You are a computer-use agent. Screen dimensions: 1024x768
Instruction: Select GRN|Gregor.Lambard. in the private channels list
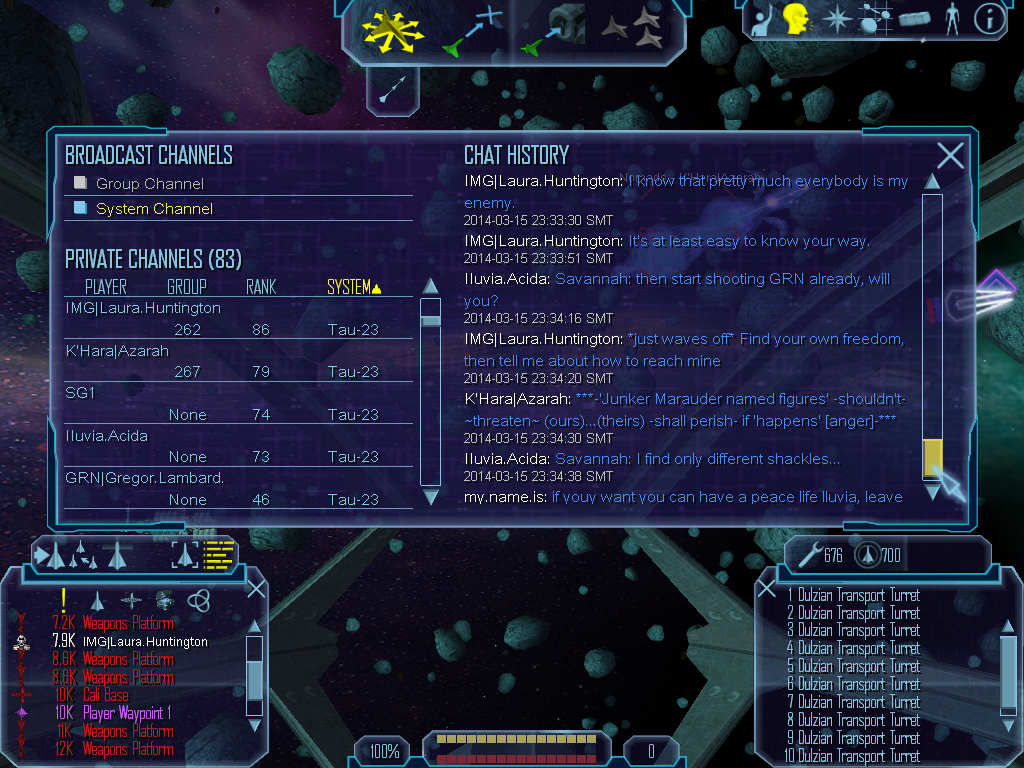[x=144, y=478]
